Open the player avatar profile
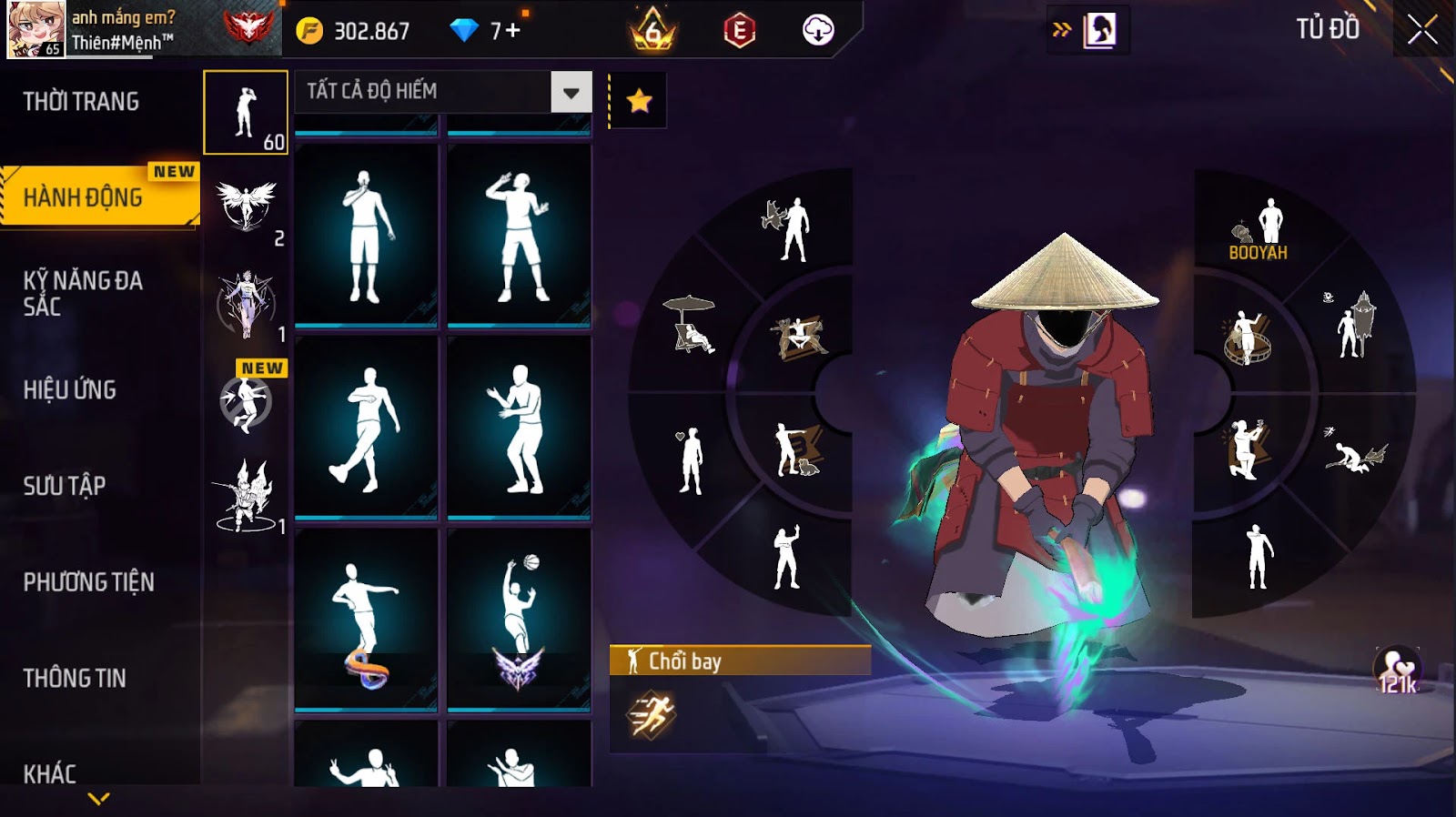 point(36,30)
